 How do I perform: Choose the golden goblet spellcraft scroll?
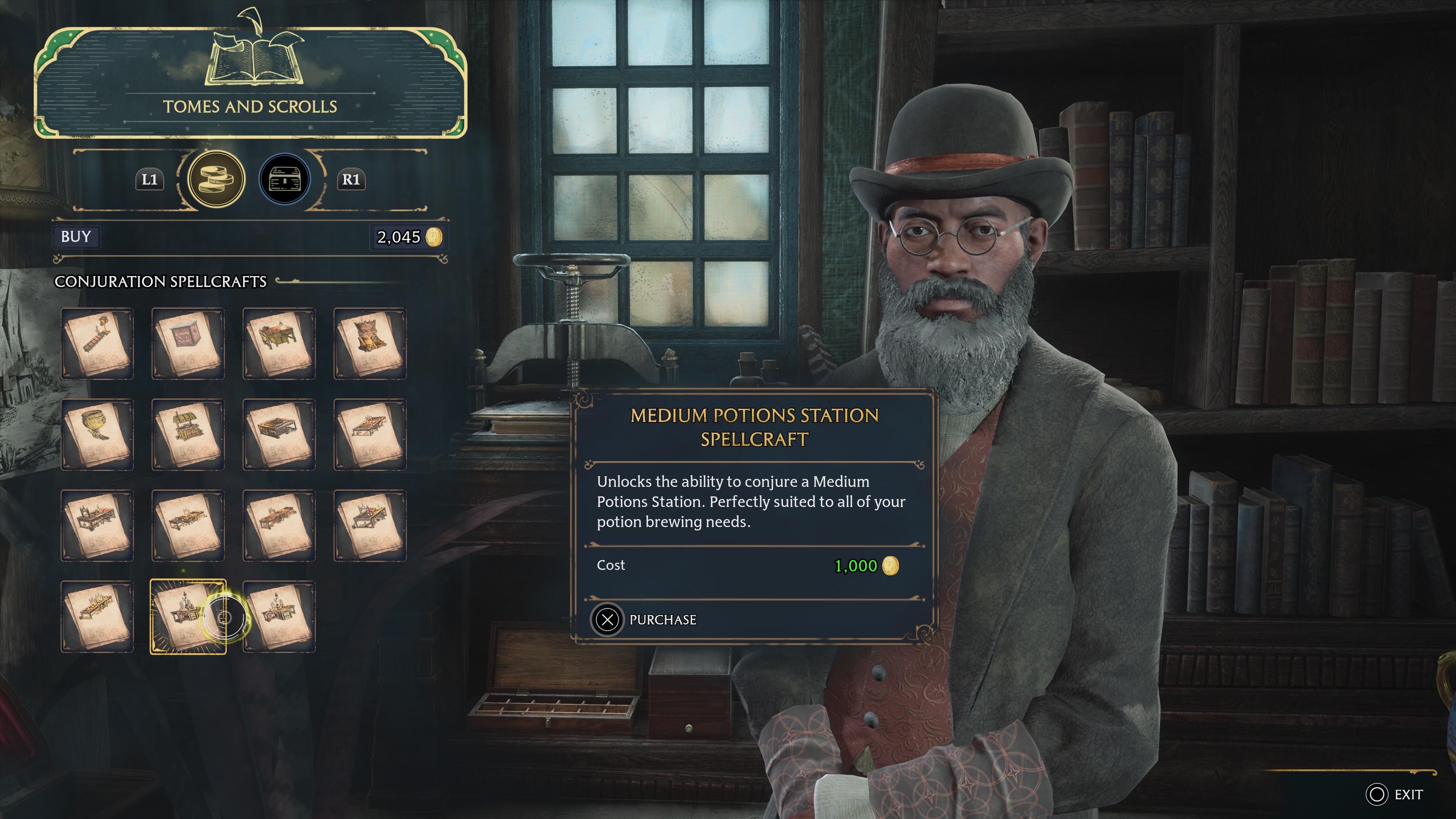(x=97, y=435)
